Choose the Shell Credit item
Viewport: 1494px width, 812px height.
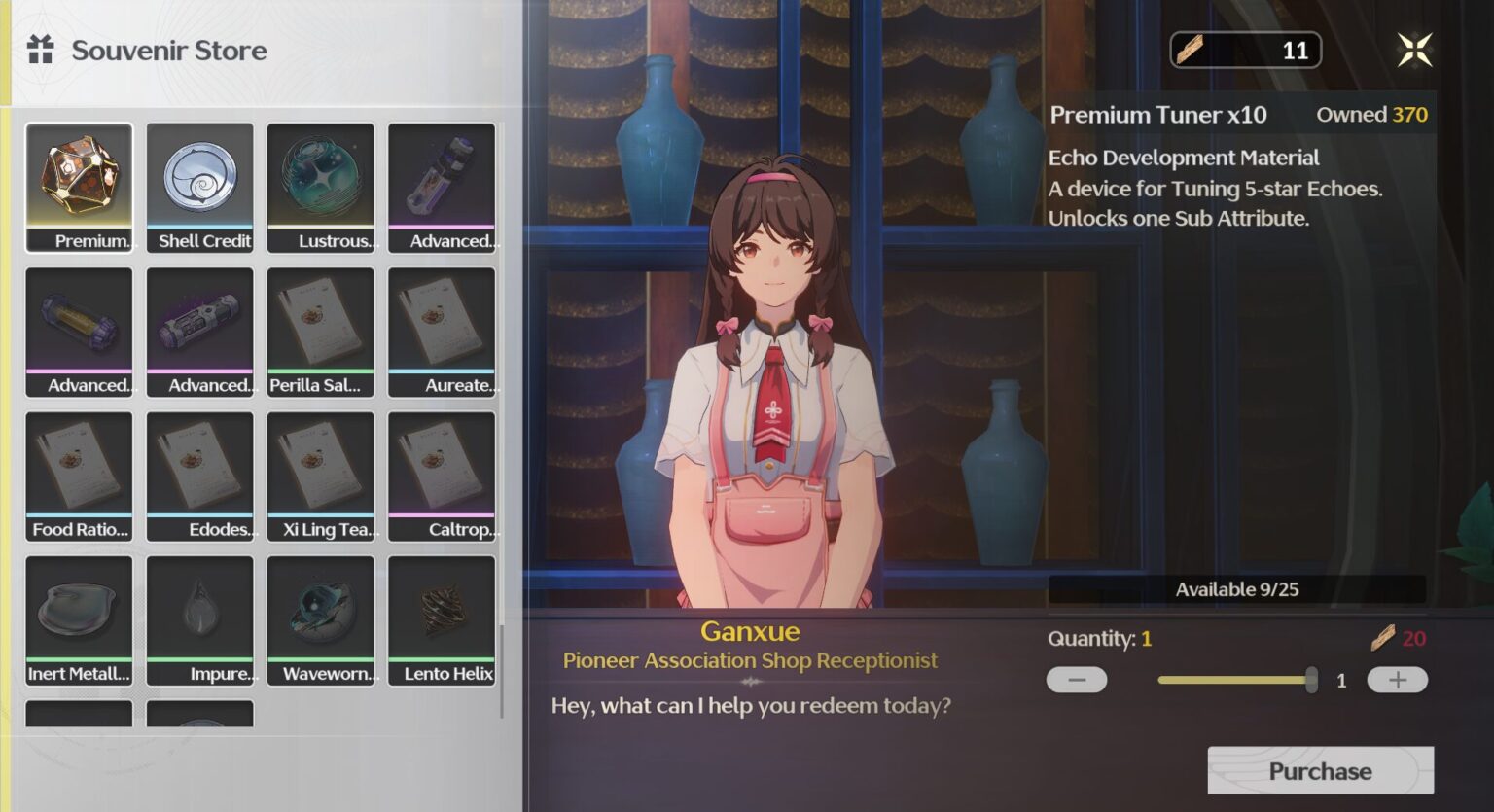point(200,187)
